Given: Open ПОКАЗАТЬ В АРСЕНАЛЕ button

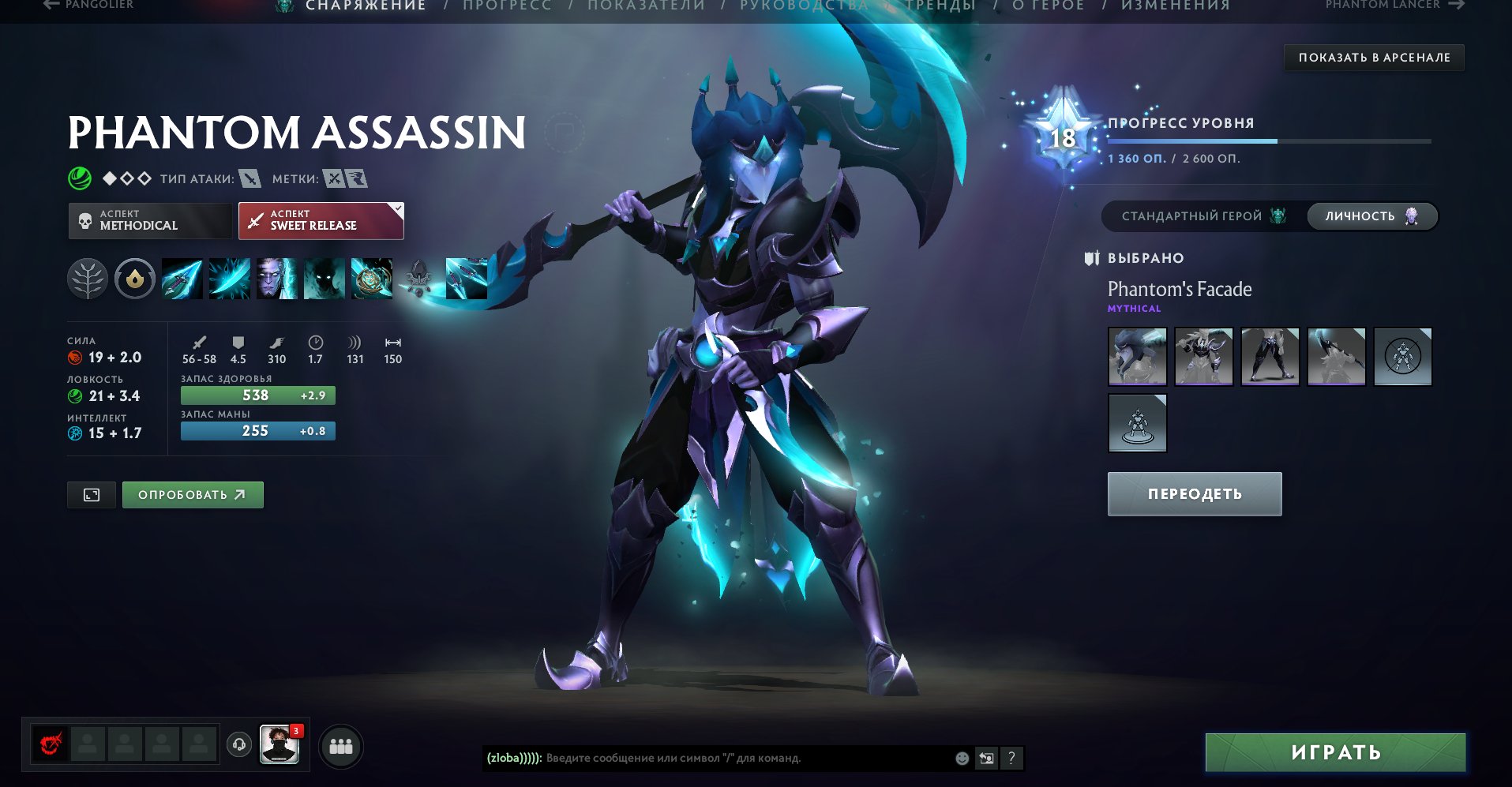Looking at the screenshot, I should click(1374, 58).
